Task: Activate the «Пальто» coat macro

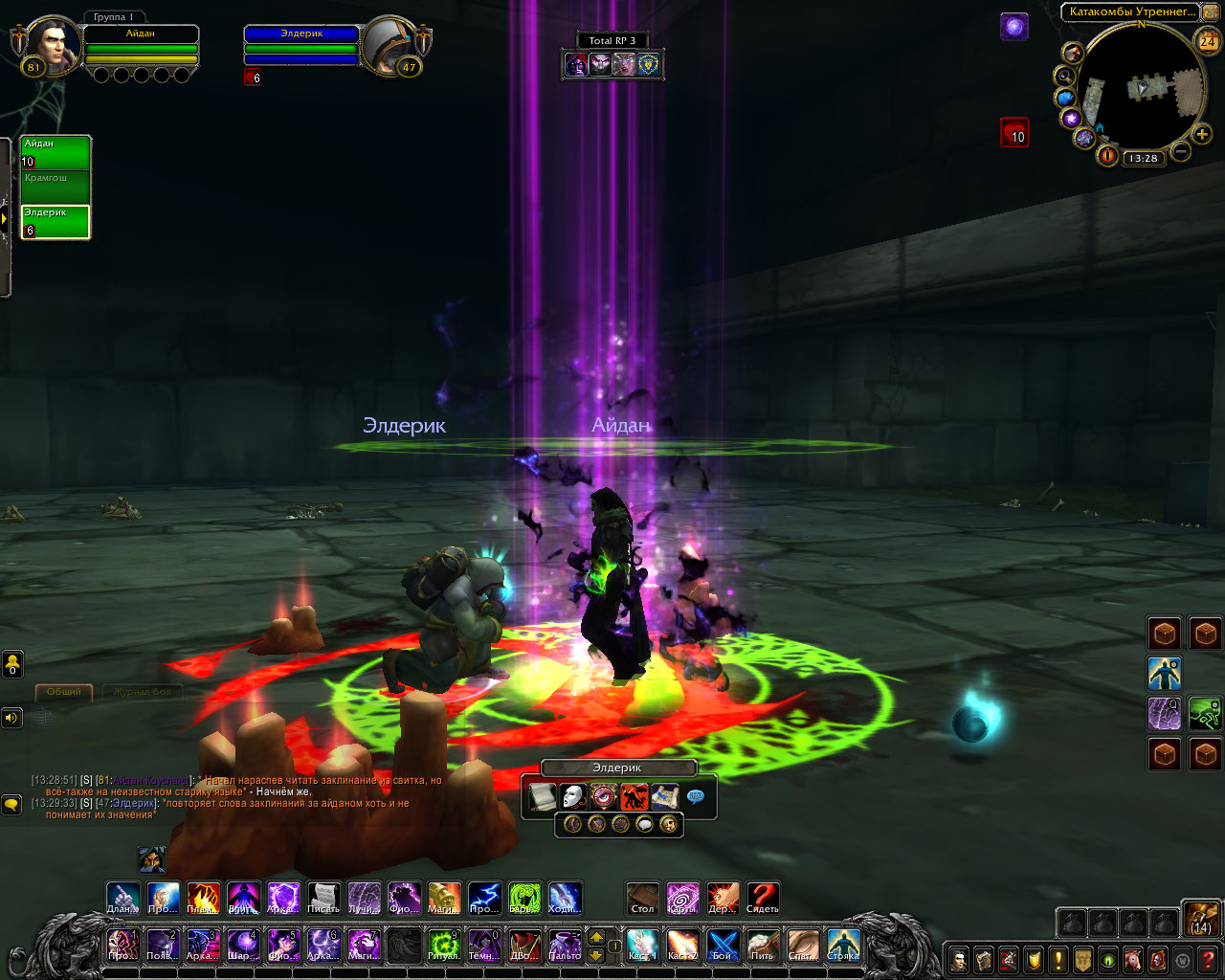Action: point(565,945)
